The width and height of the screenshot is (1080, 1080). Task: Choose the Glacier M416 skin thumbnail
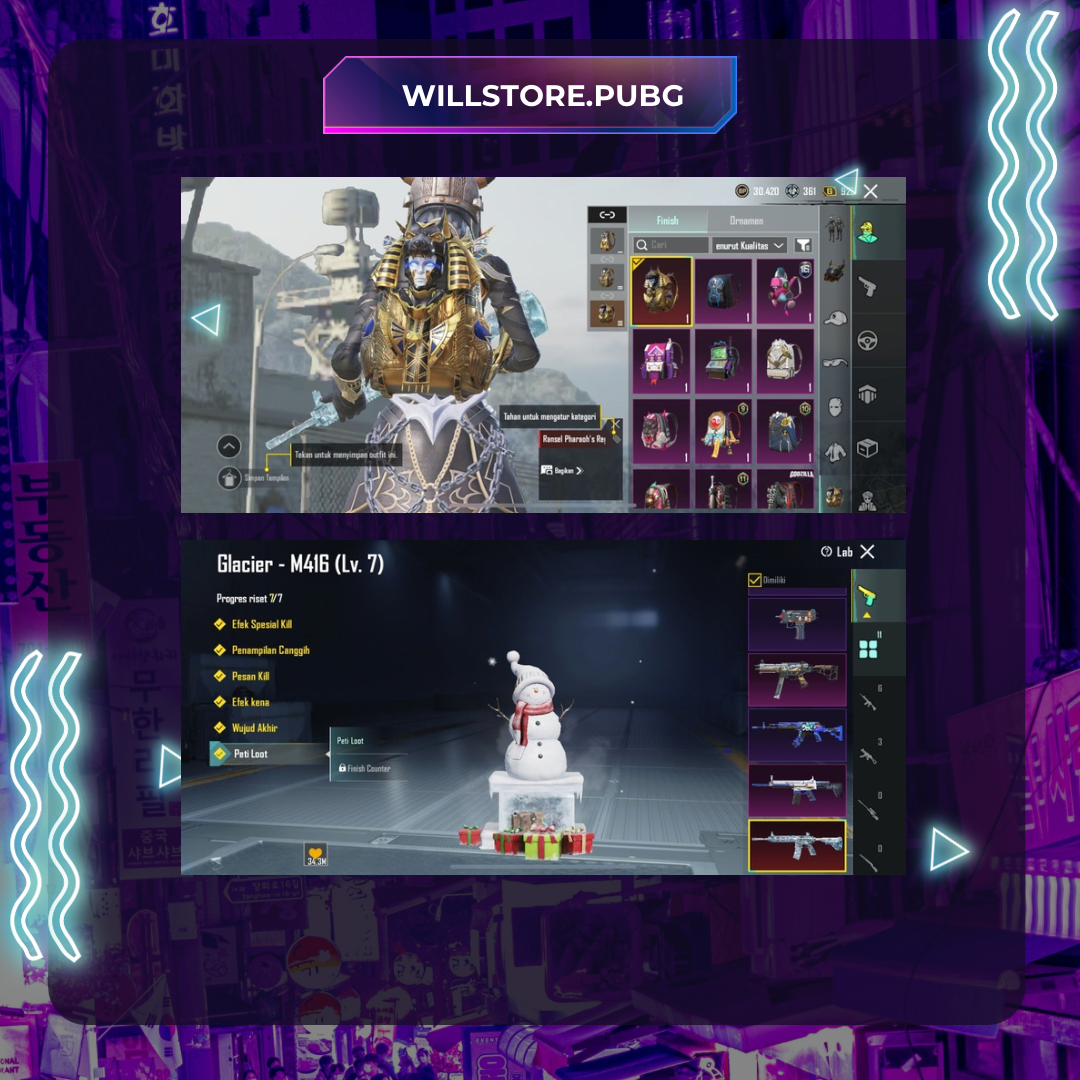(x=797, y=846)
